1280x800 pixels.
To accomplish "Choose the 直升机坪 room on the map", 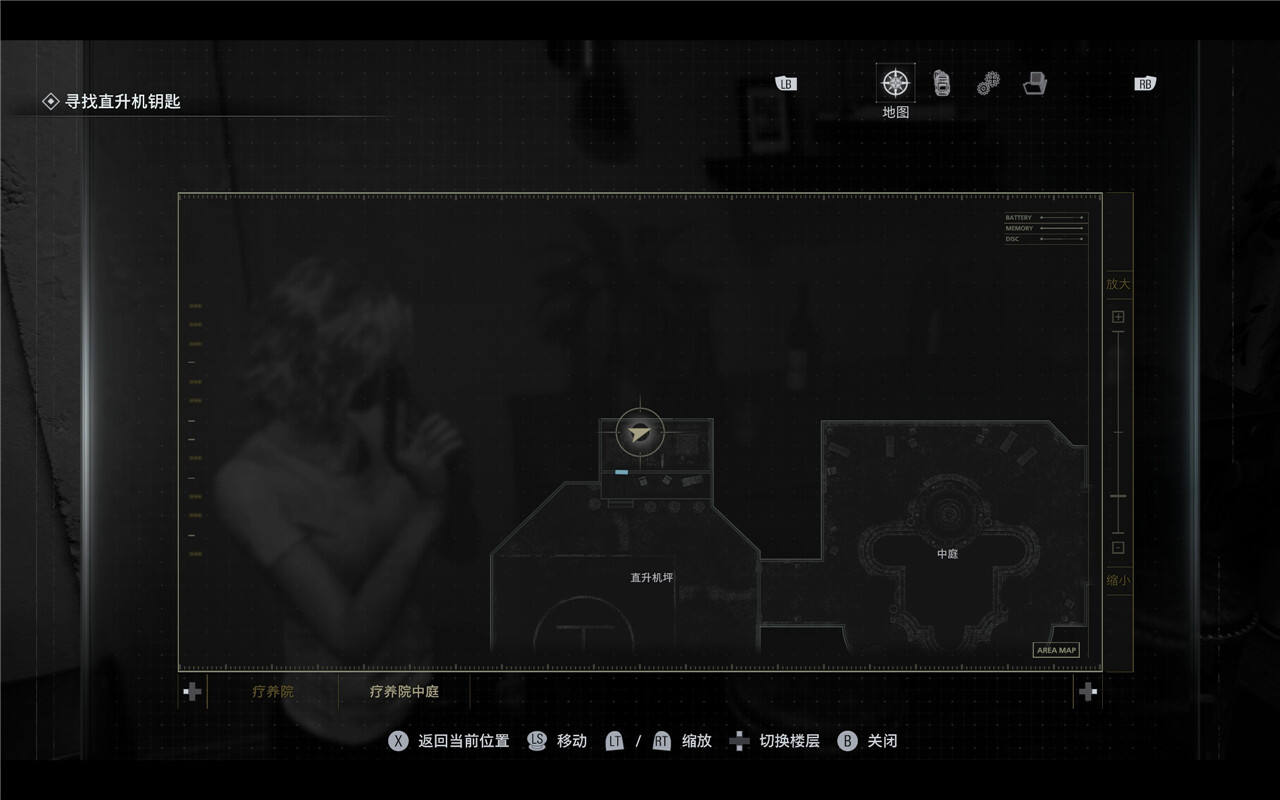I will click(651, 577).
